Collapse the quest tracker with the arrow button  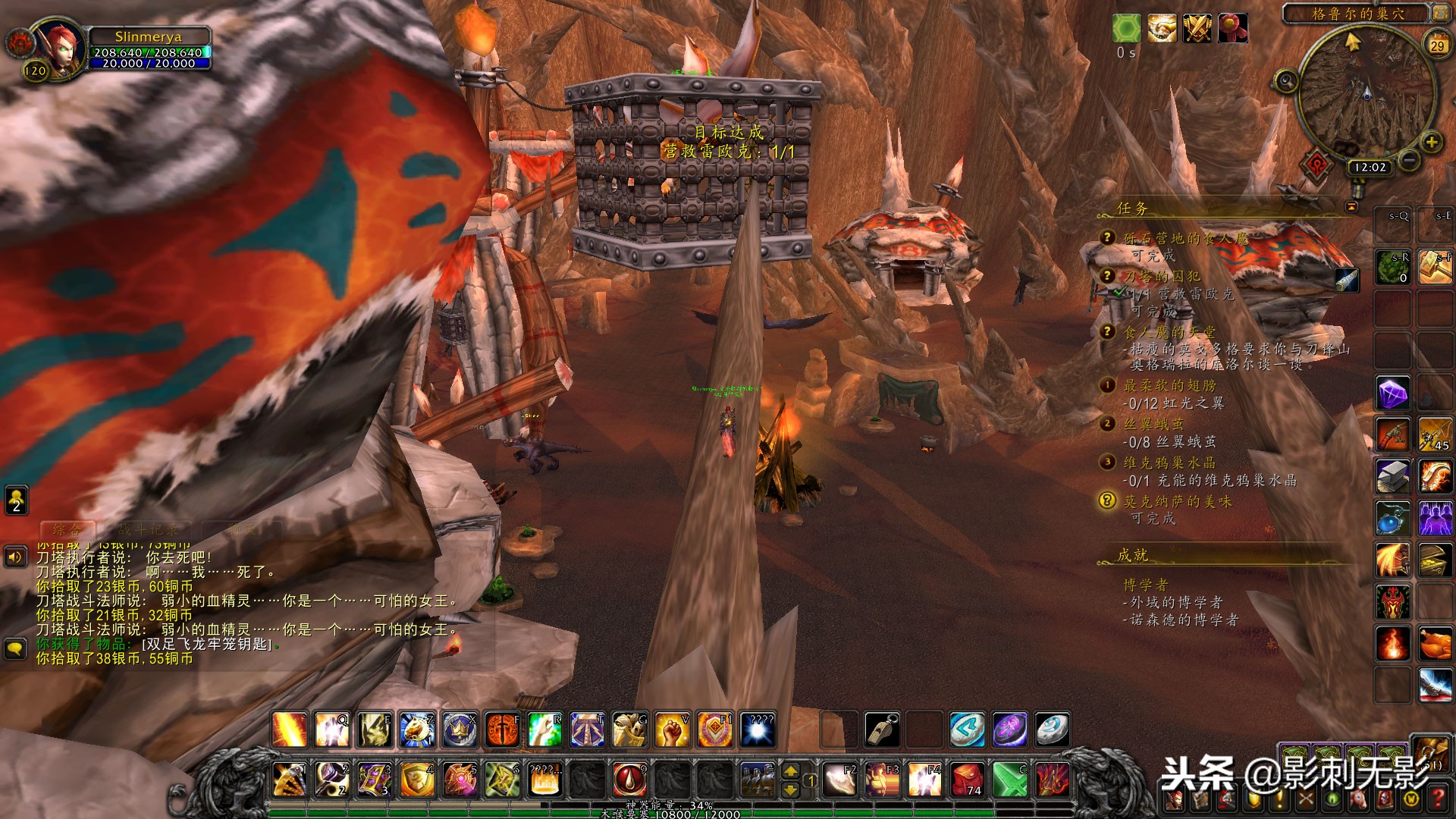1351,206
